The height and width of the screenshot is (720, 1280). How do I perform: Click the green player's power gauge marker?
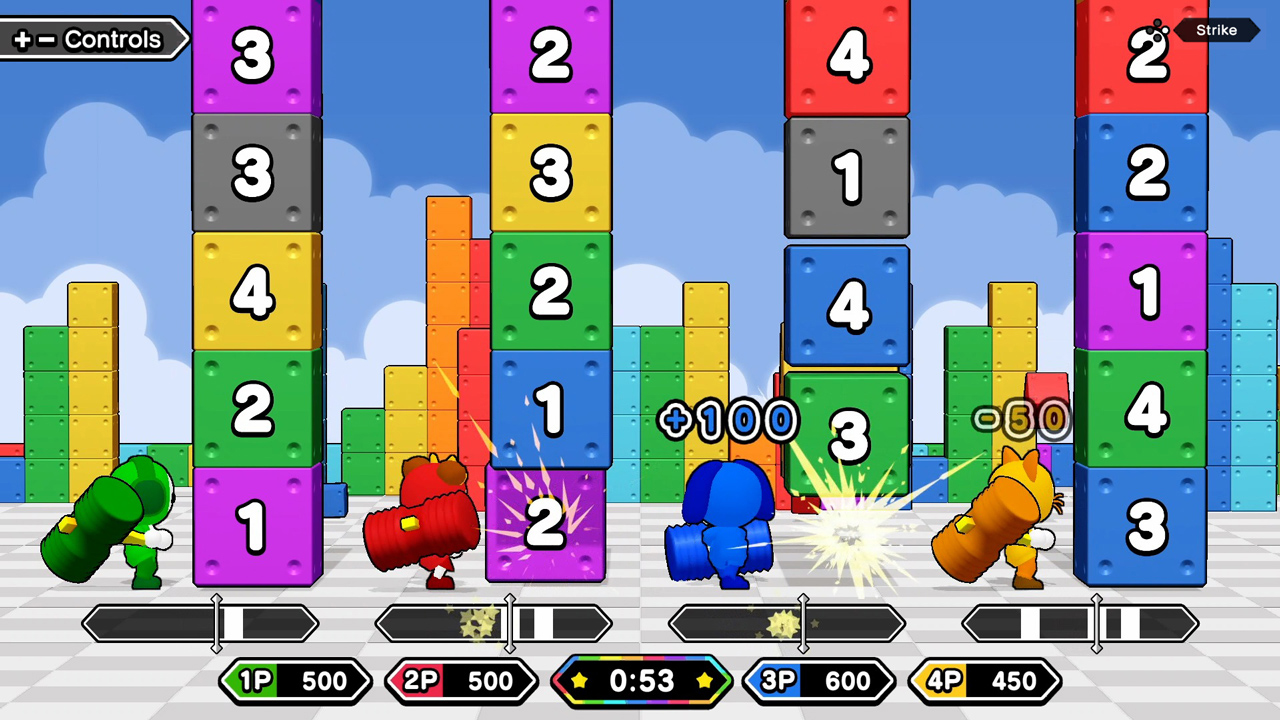coord(216,623)
